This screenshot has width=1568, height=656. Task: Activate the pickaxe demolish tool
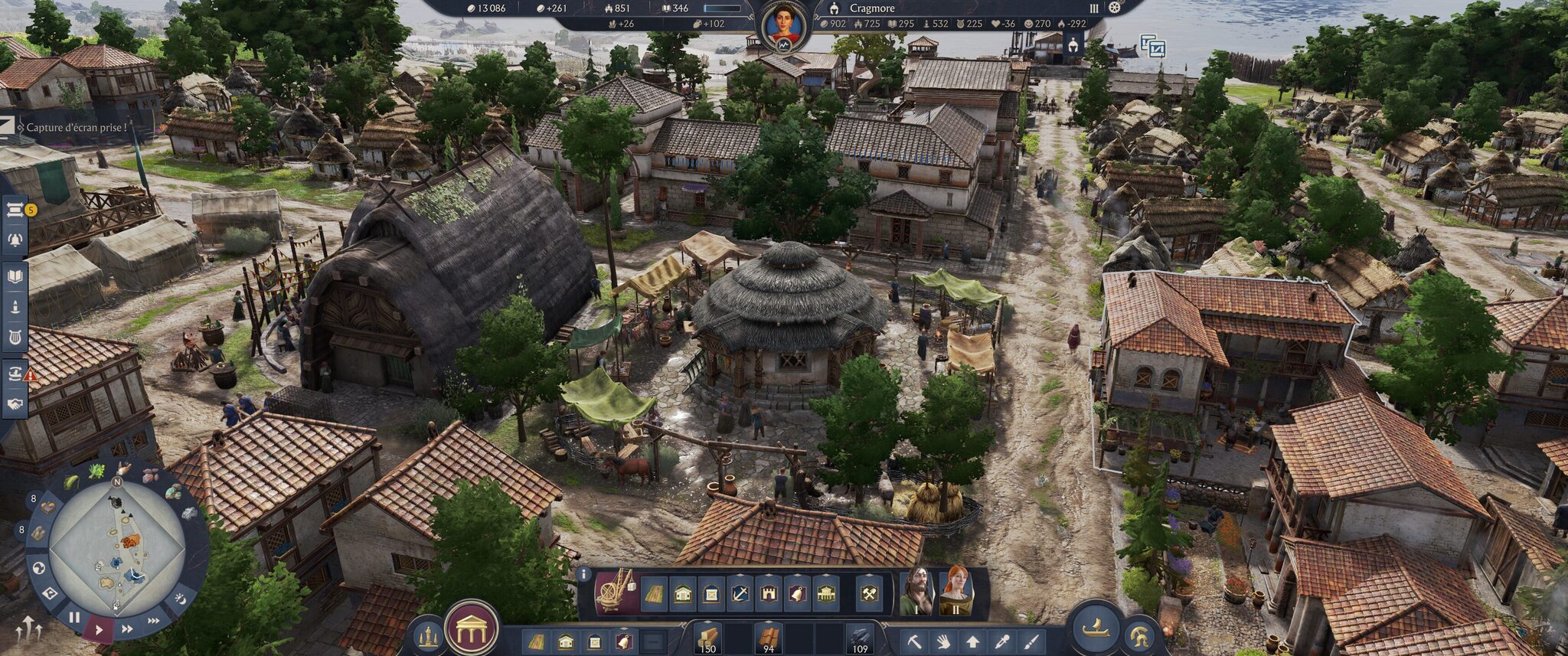[x=914, y=641]
